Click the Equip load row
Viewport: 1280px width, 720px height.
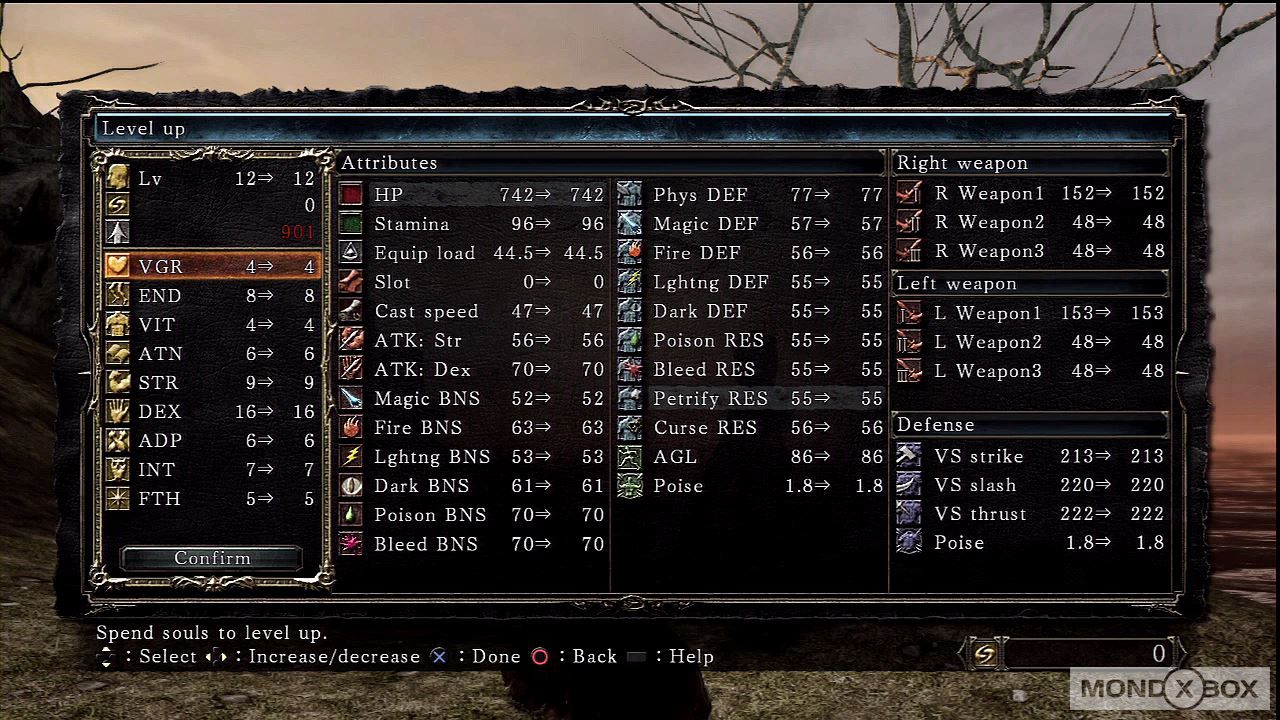472,253
